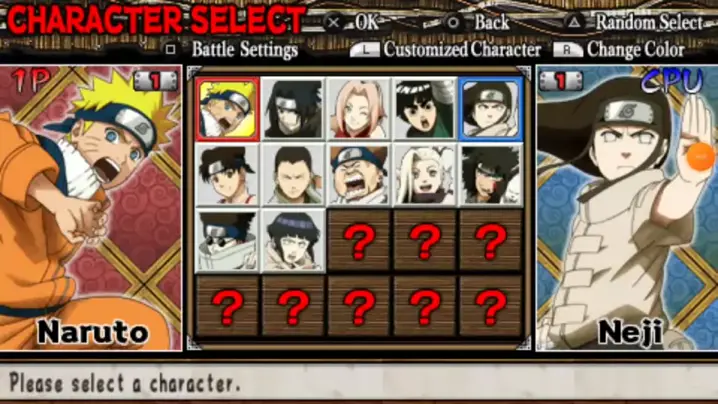Pick the pink-haired Sakura portrait
718x404 pixels.
tap(359, 108)
